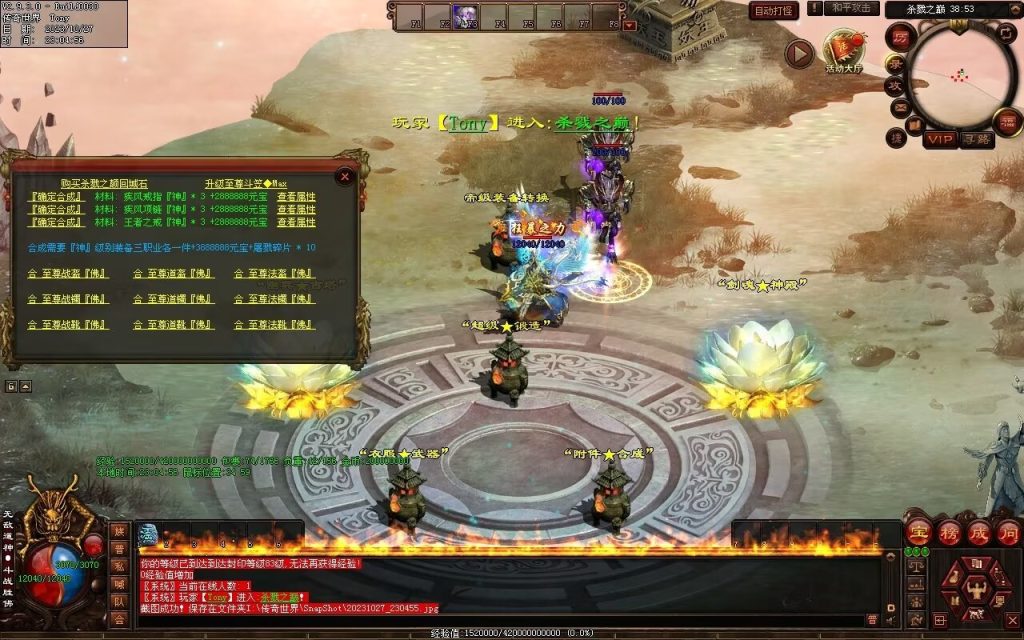Screen dimensions: 1024x640
Task: Activate 寻路 pathfinding button
Action: 977,140
